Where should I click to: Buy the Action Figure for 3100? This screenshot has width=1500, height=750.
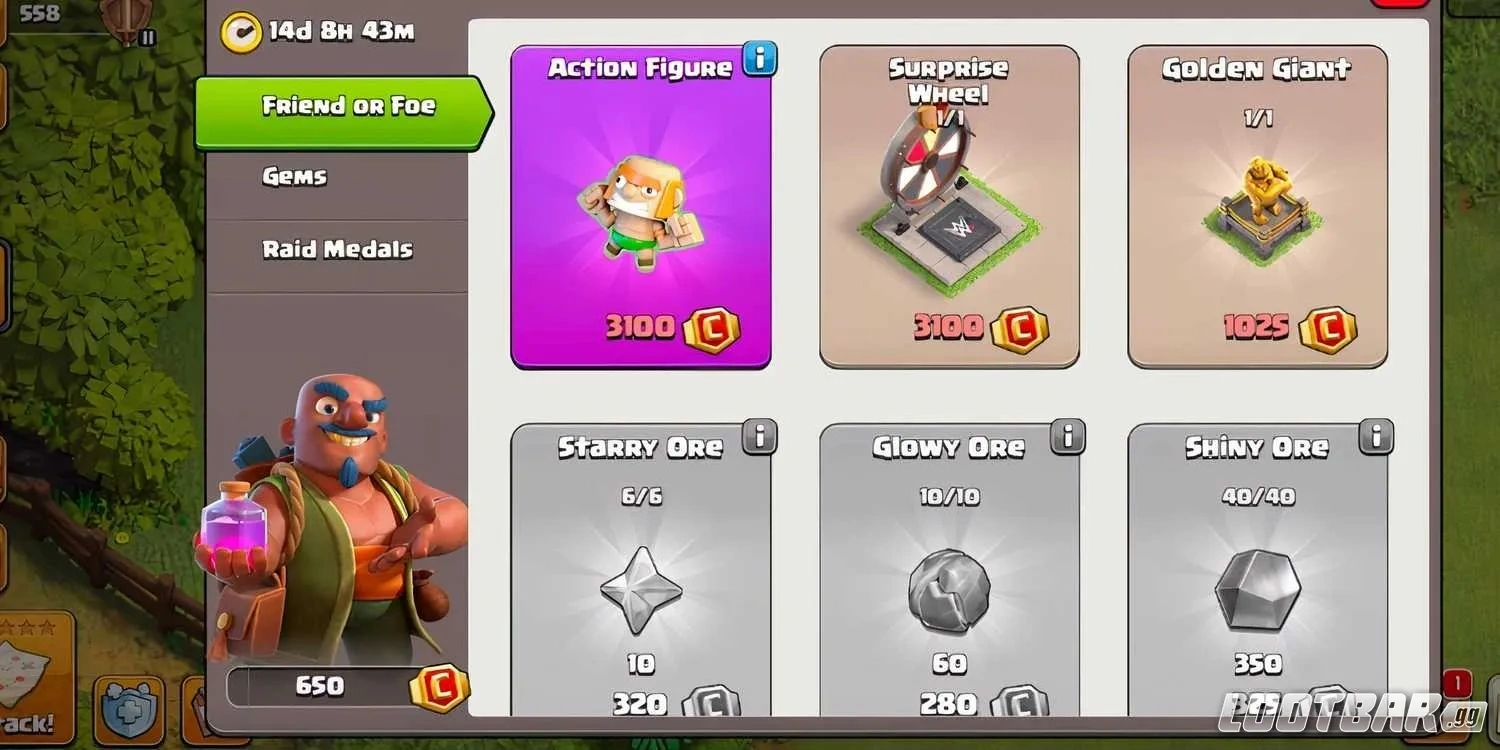(641, 327)
